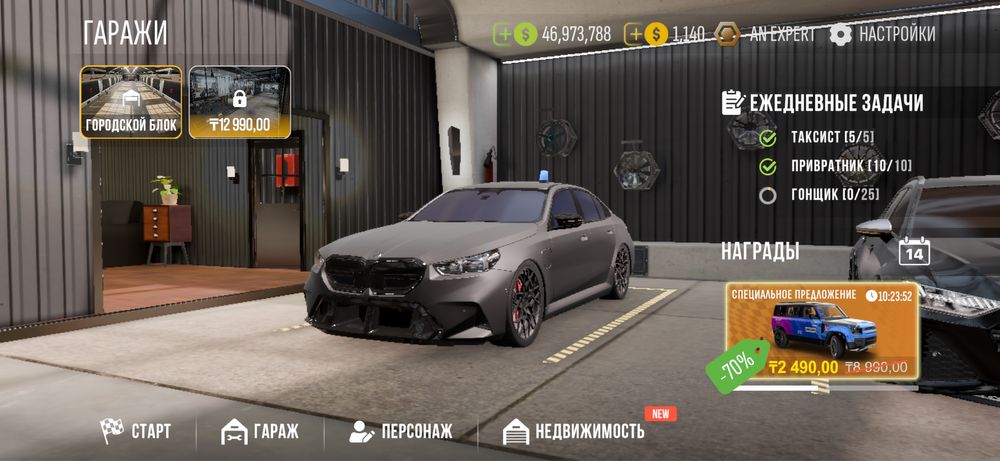Screen dimensions: 1000x461
Task: Select the Городской блок garage thumbnail
Action: [x=131, y=102]
